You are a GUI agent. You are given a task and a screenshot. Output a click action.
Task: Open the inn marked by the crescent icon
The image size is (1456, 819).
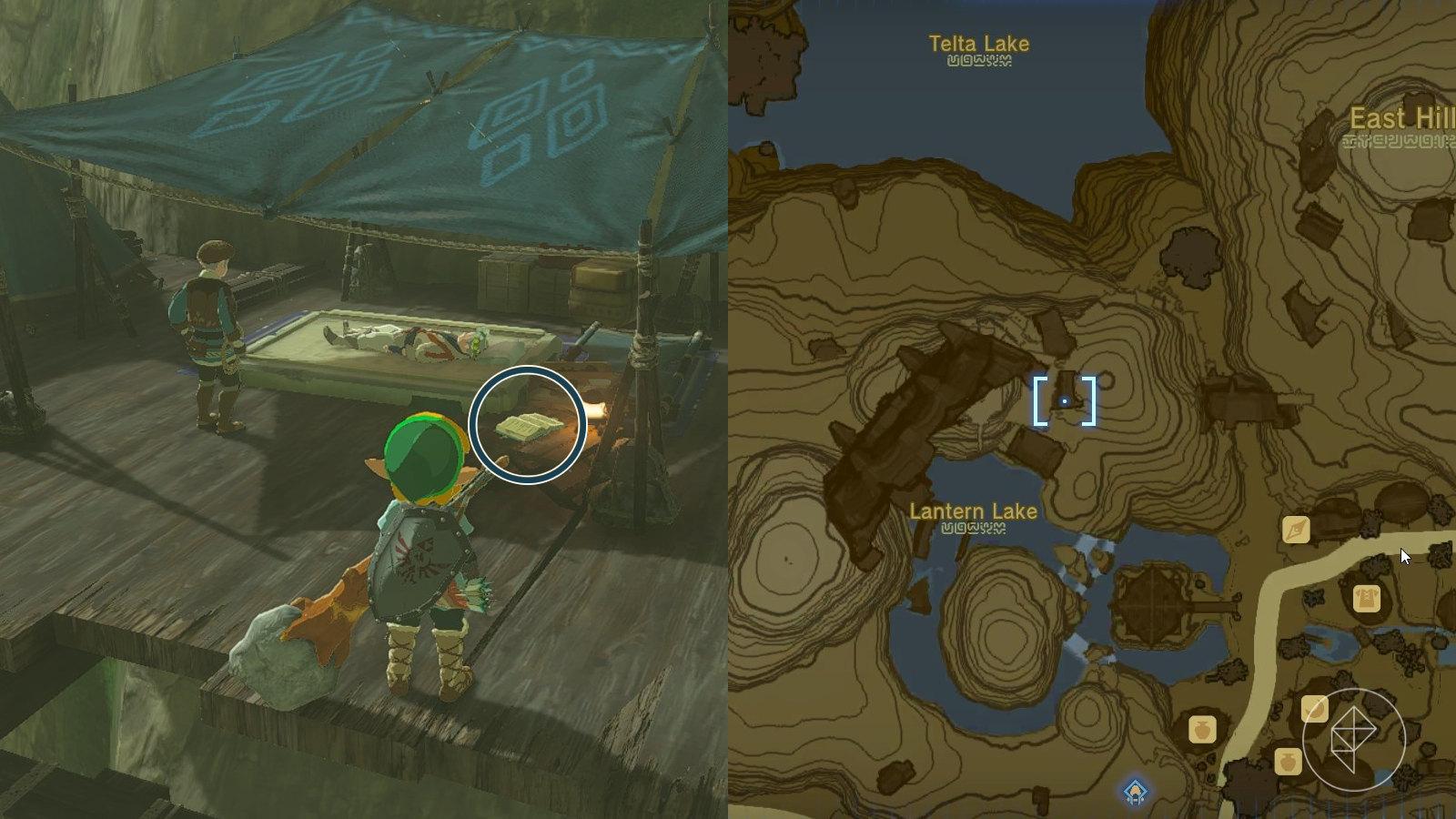pos(1315,708)
